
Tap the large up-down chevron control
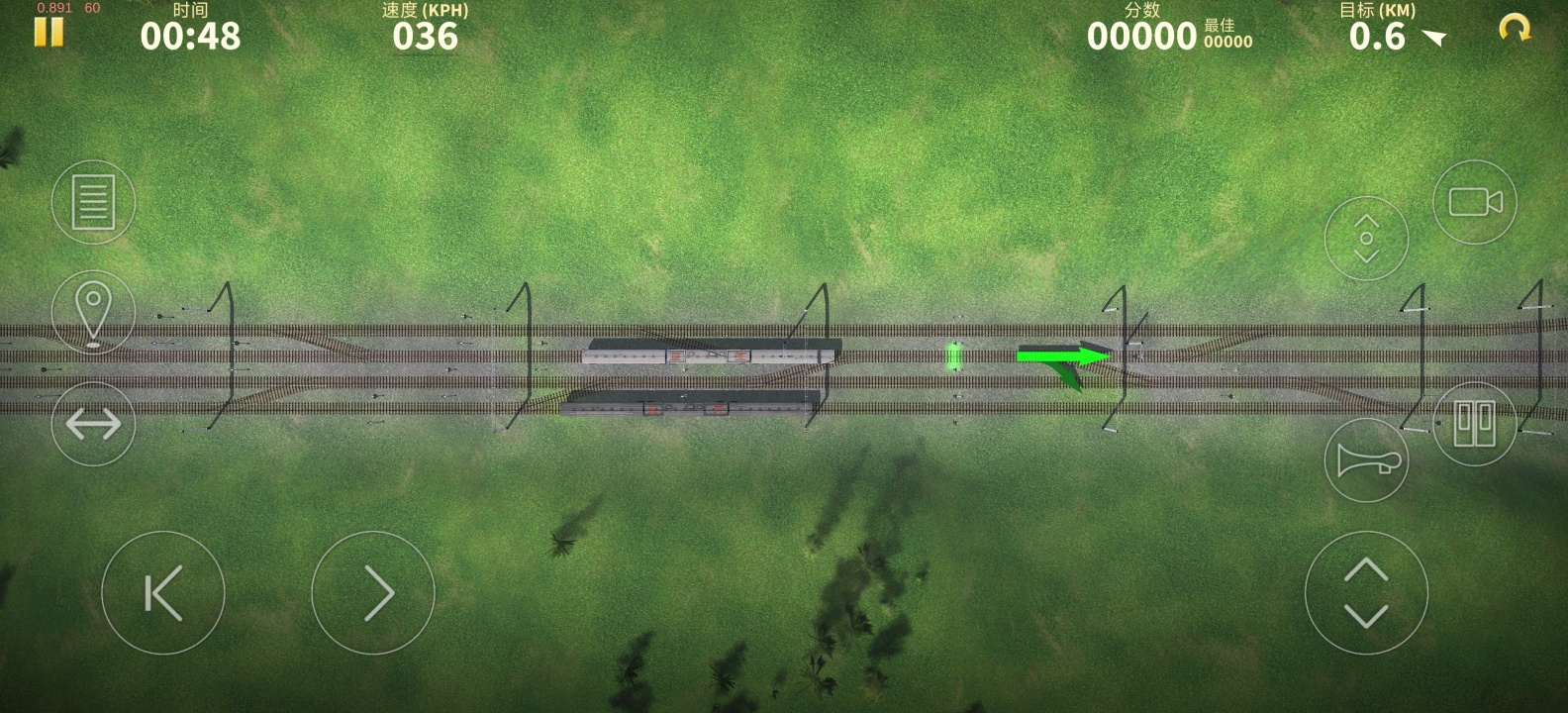coord(1366,593)
